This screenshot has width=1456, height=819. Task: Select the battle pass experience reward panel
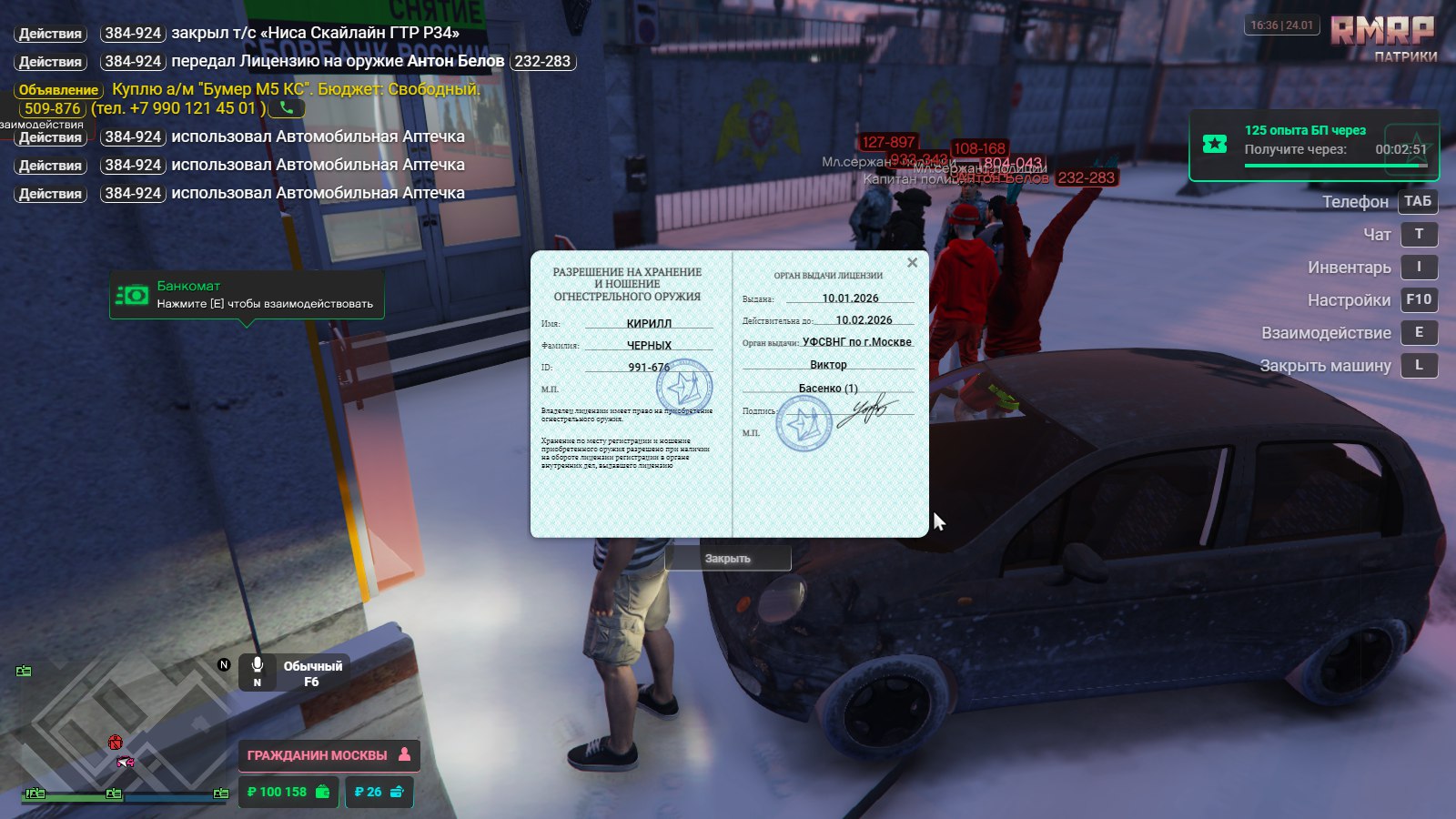1313,146
